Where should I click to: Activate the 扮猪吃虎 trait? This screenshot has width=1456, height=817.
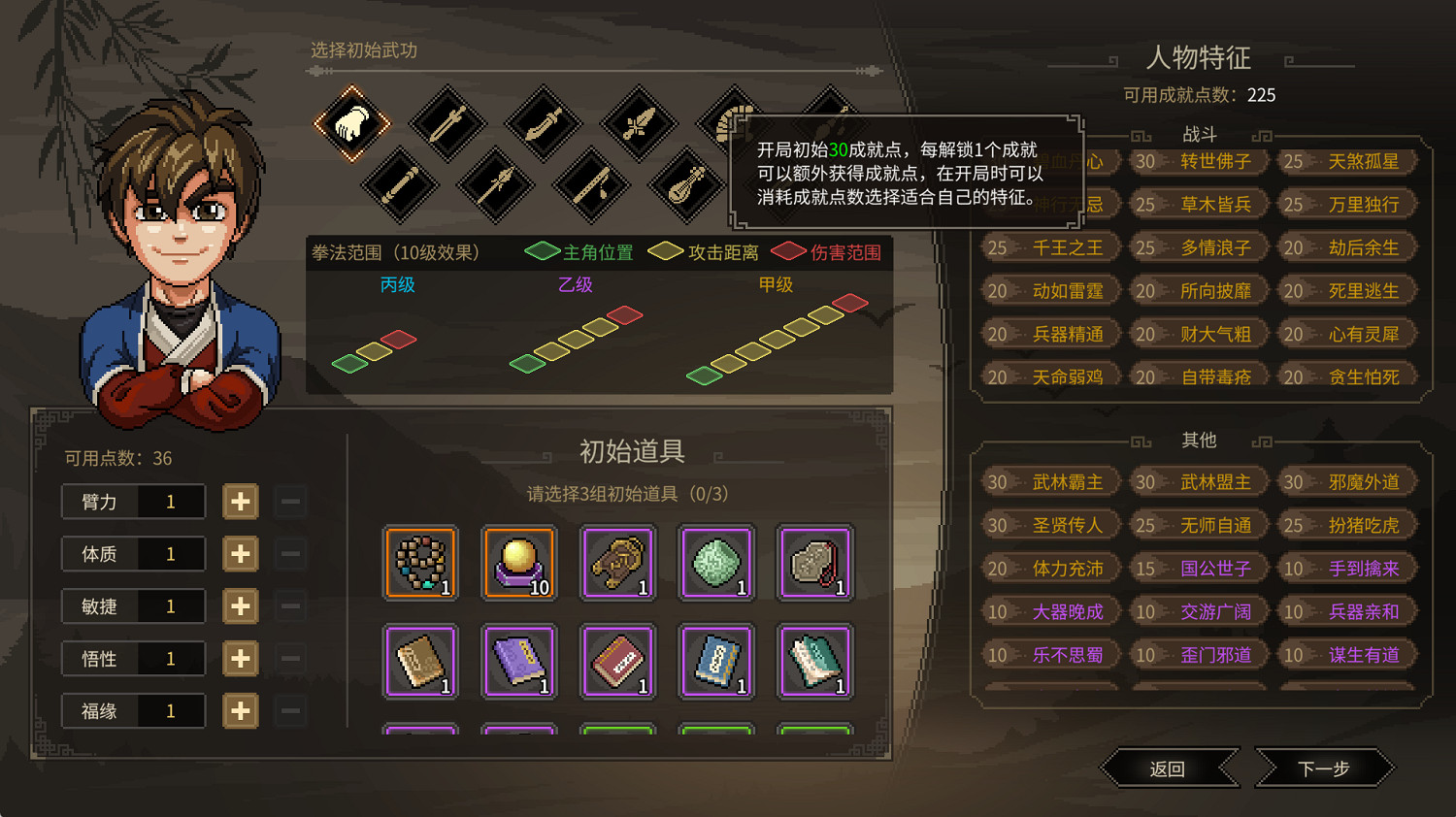(1347, 525)
